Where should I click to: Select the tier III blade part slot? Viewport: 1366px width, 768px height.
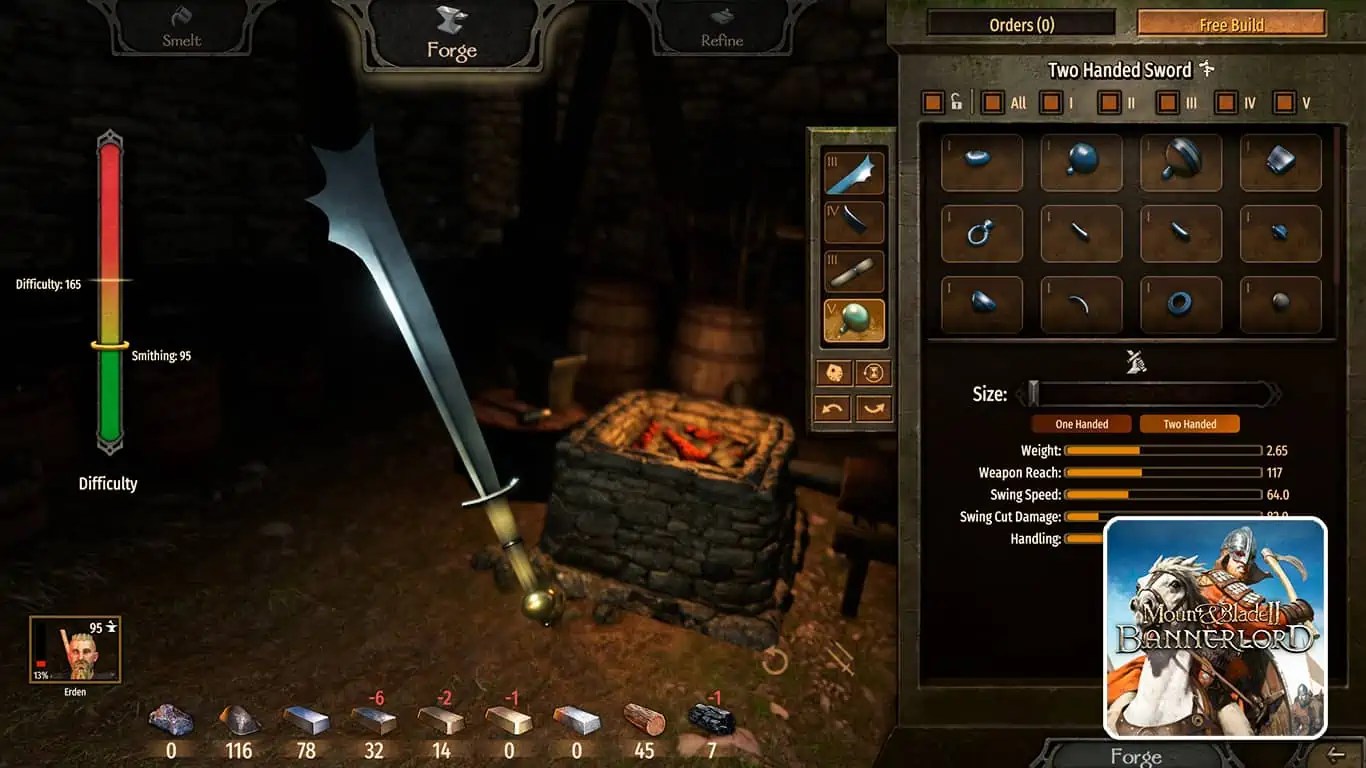point(853,172)
